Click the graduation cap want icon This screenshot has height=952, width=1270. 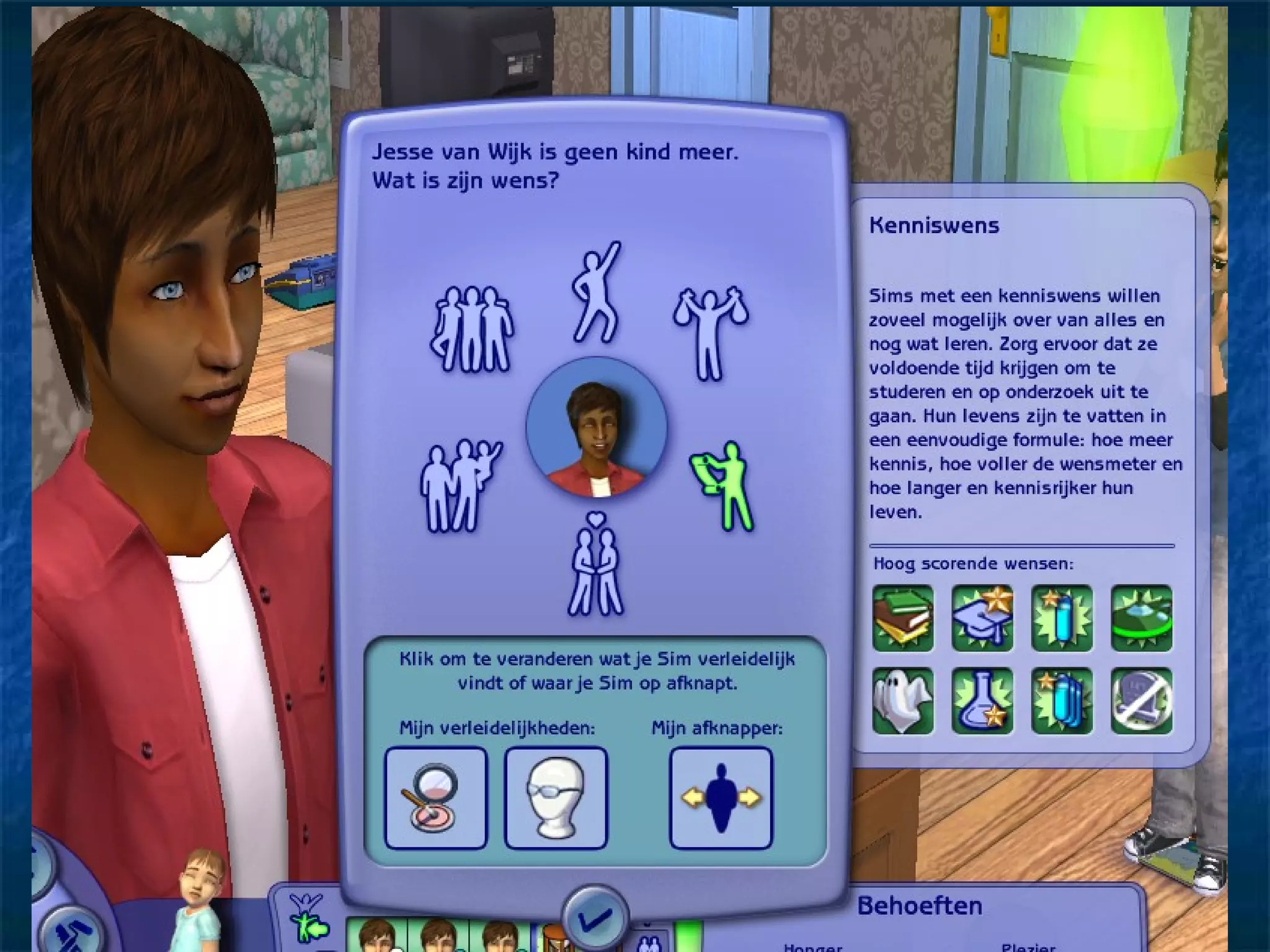pyautogui.click(x=982, y=618)
